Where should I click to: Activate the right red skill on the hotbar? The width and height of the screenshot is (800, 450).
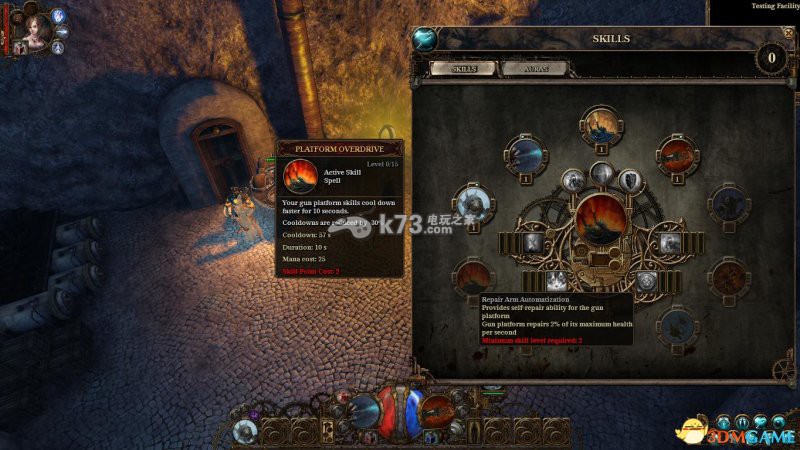click(x=437, y=410)
